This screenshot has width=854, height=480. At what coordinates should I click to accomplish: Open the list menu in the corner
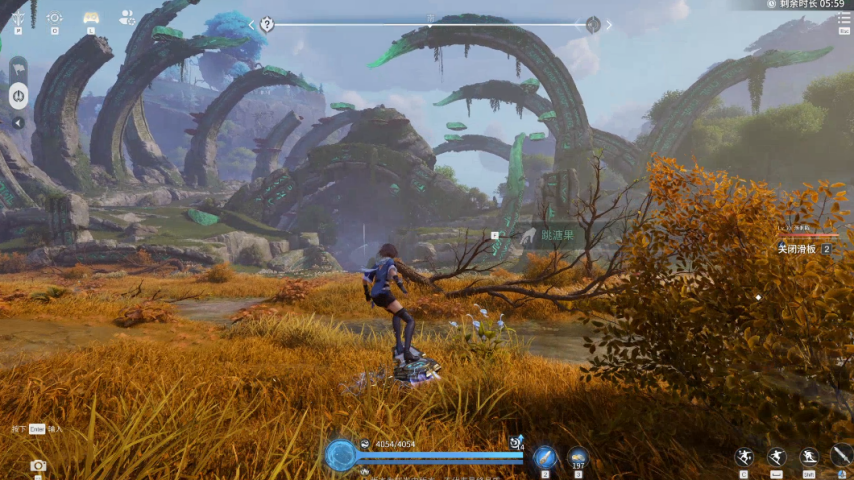coord(844,20)
